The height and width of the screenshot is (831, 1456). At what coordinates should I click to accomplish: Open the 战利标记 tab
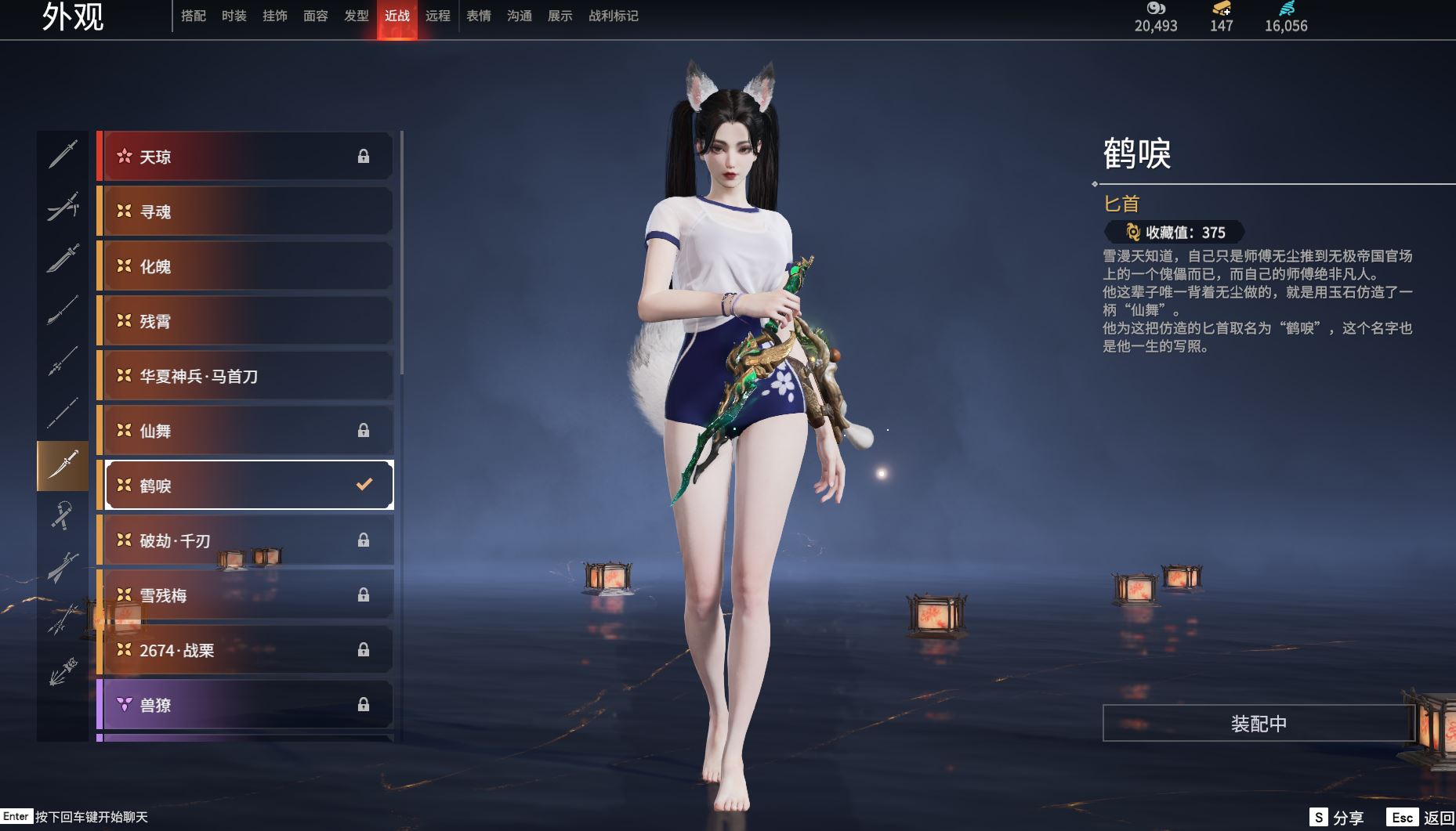point(613,16)
